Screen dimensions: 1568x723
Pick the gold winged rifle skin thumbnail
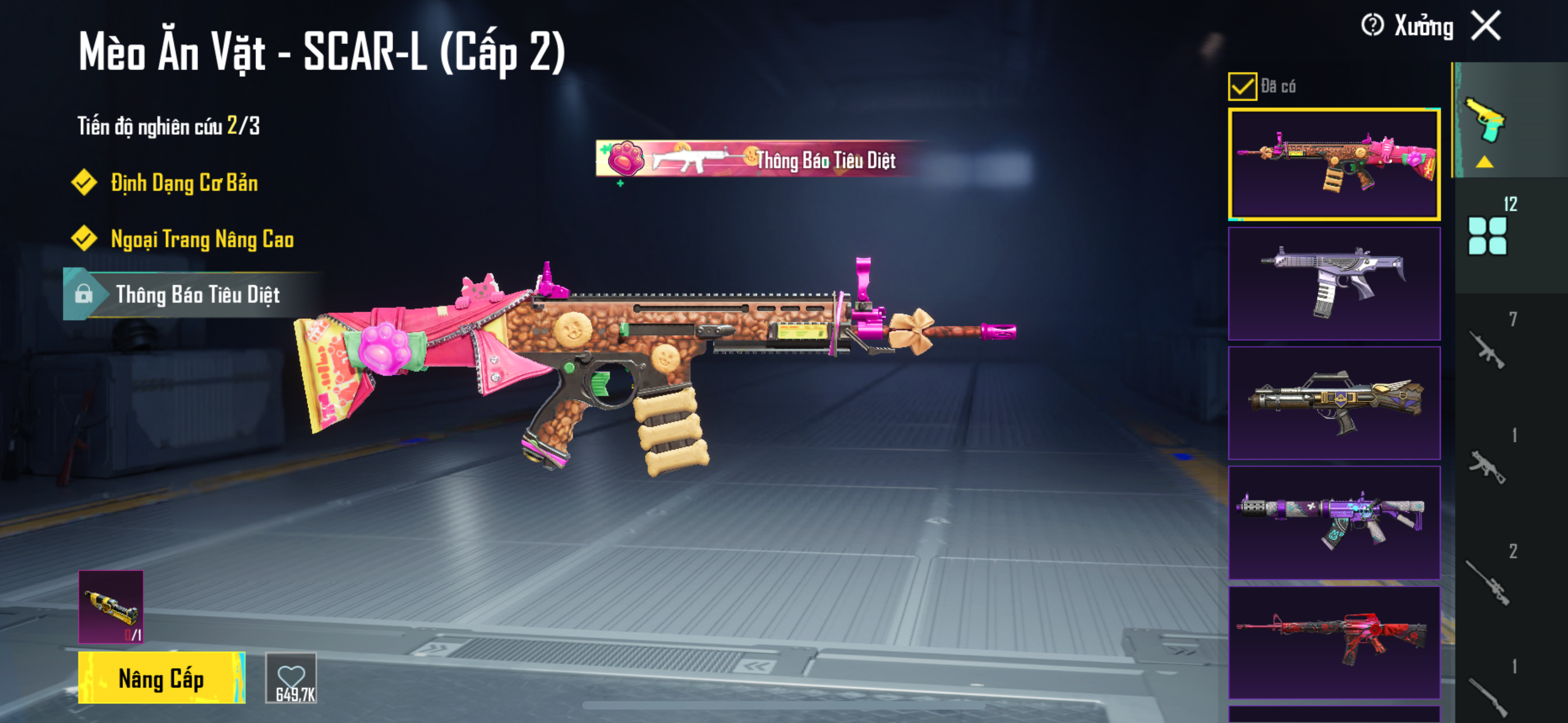pos(1334,403)
